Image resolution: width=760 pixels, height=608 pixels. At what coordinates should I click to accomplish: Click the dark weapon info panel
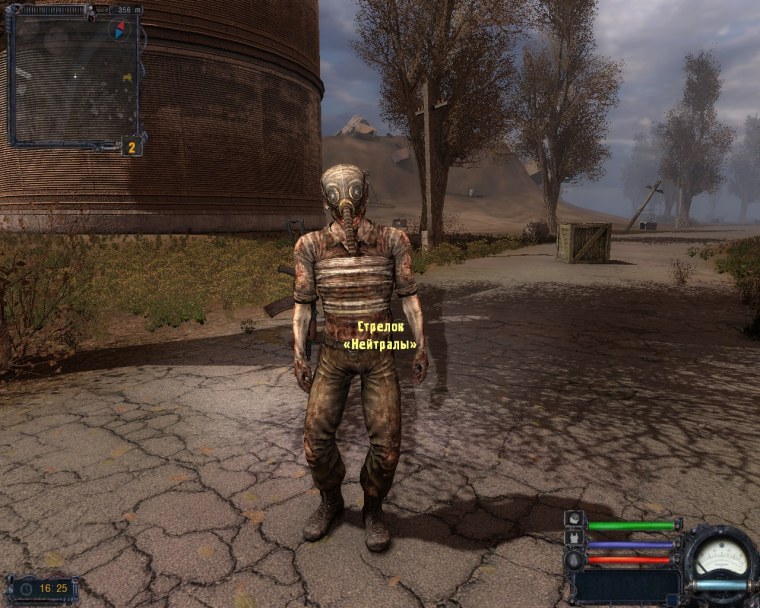[626, 584]
